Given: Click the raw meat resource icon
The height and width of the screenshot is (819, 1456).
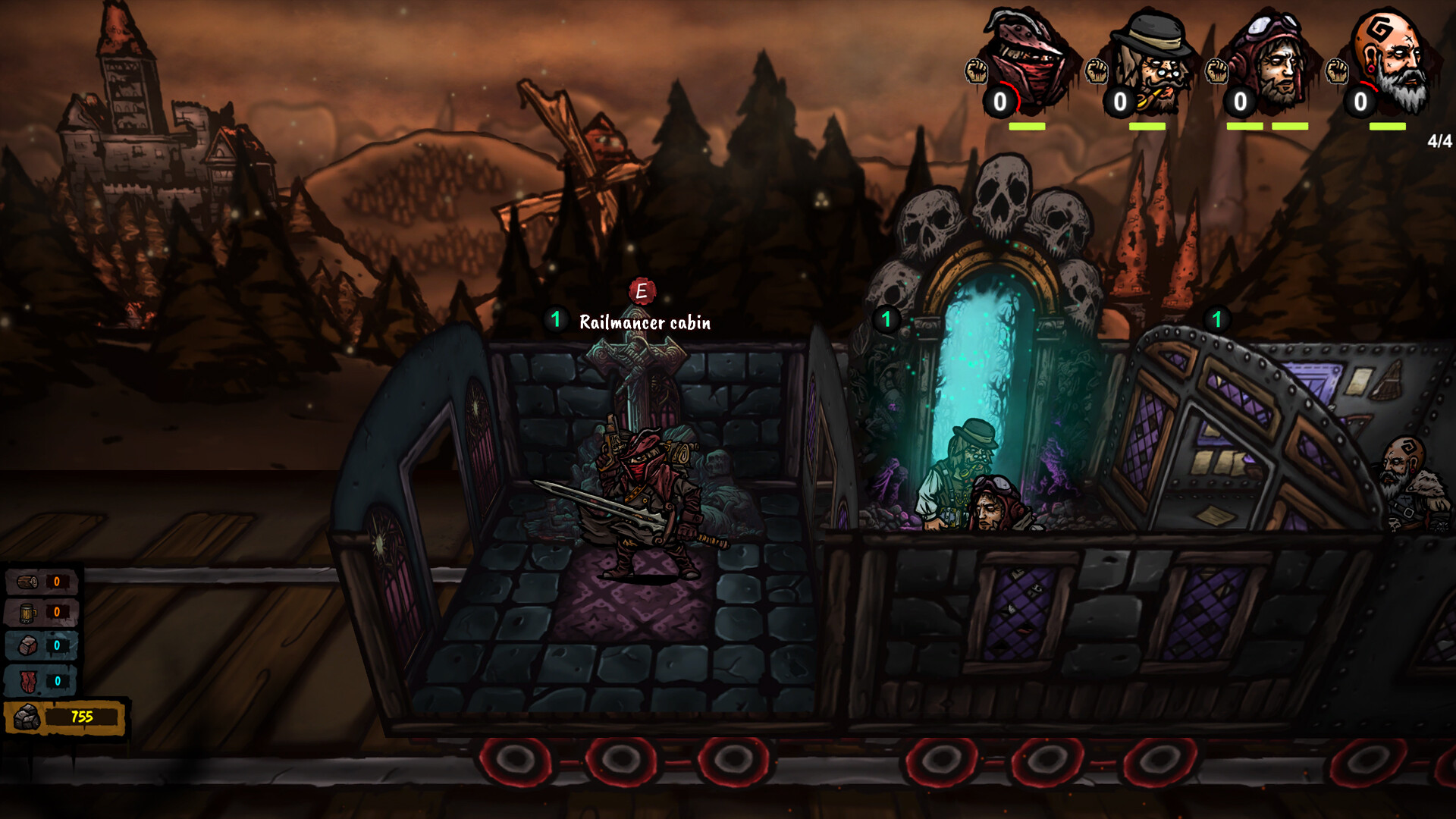Looking at the screenshot, I should [28, 682].
